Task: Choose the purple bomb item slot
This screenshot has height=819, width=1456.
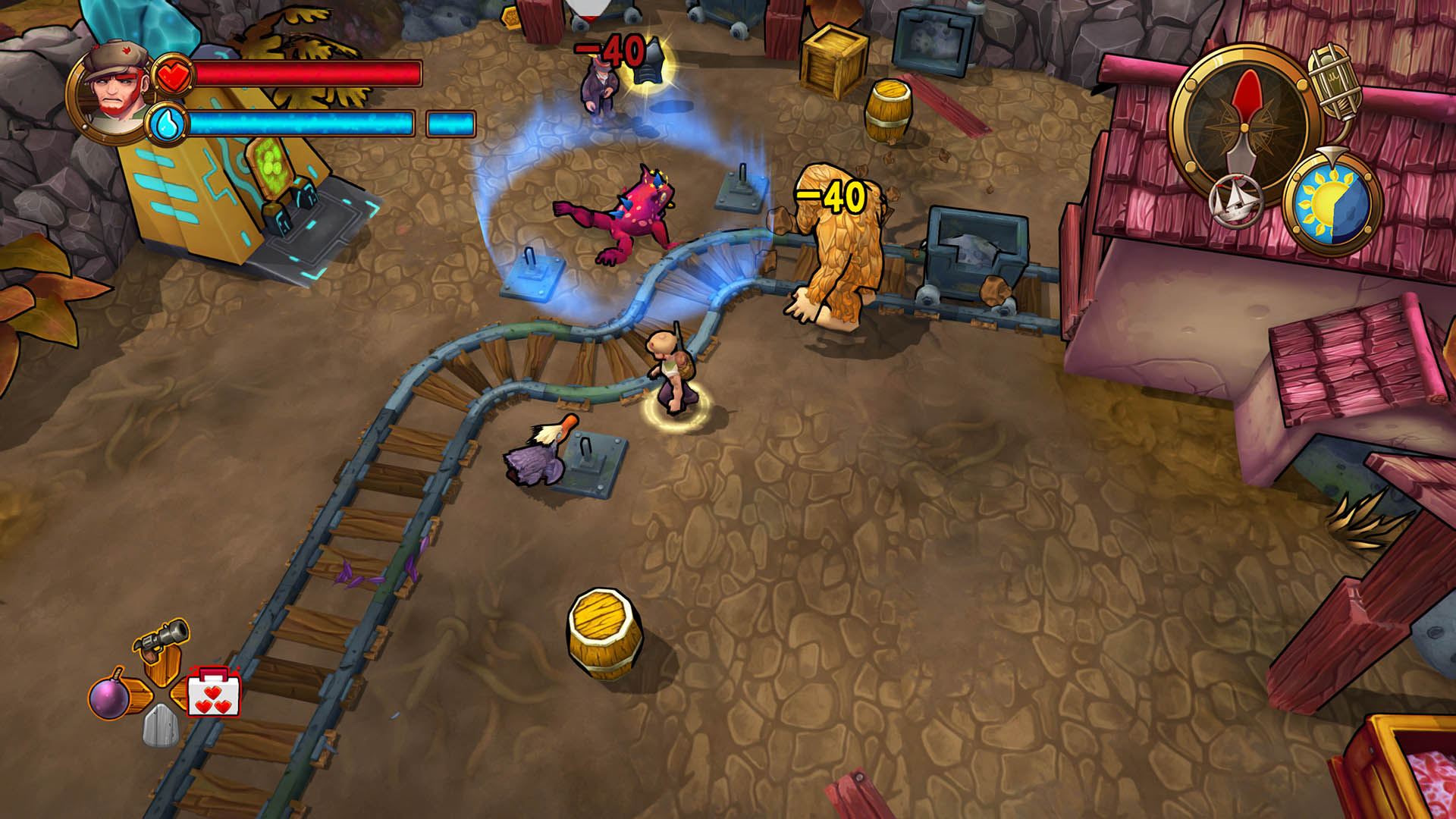Action: click(x=110, y=696)
